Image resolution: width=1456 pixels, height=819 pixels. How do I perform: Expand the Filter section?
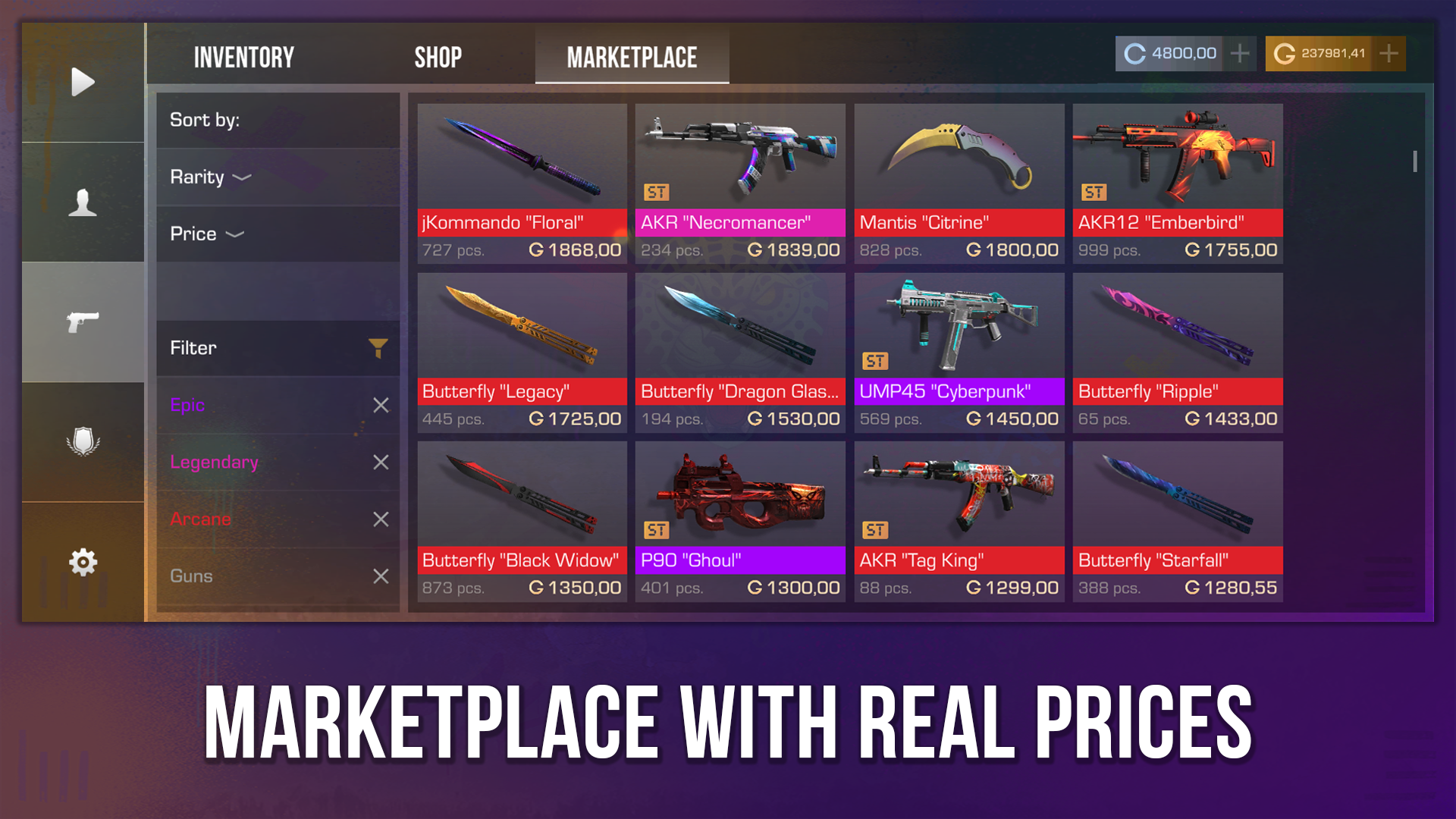click(278, 348)
